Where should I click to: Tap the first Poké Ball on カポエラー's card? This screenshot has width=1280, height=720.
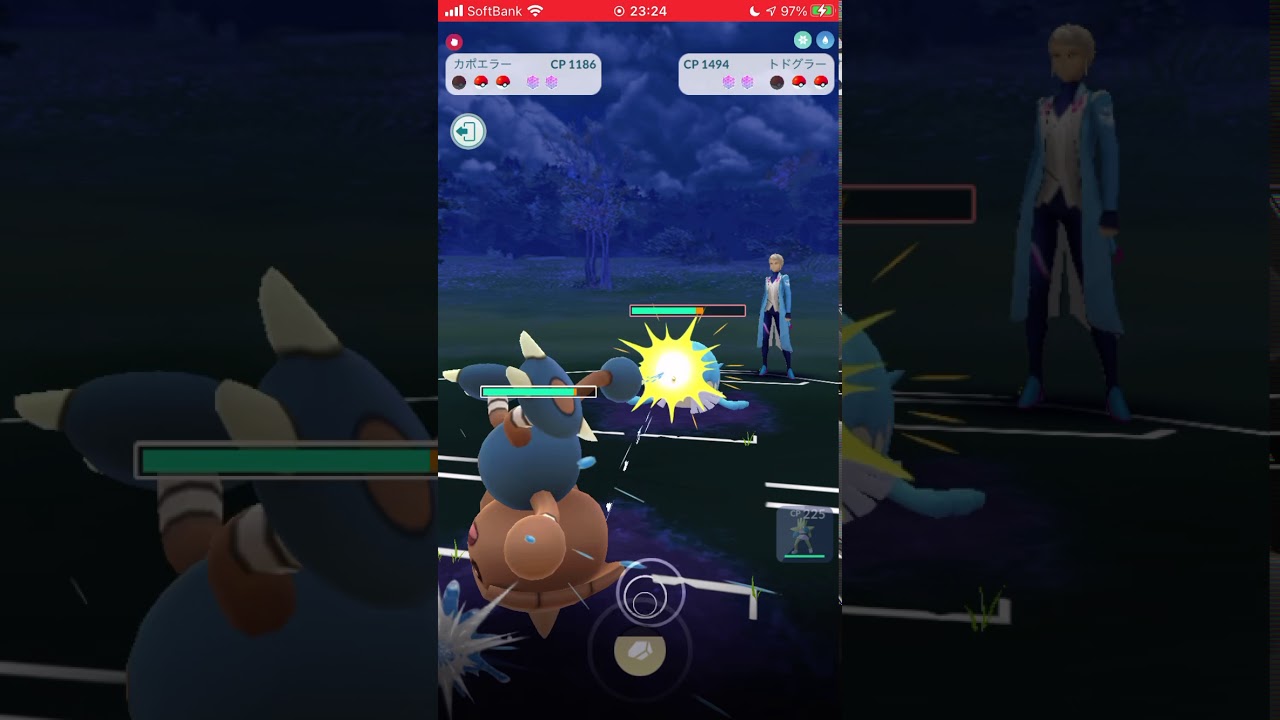459,81
